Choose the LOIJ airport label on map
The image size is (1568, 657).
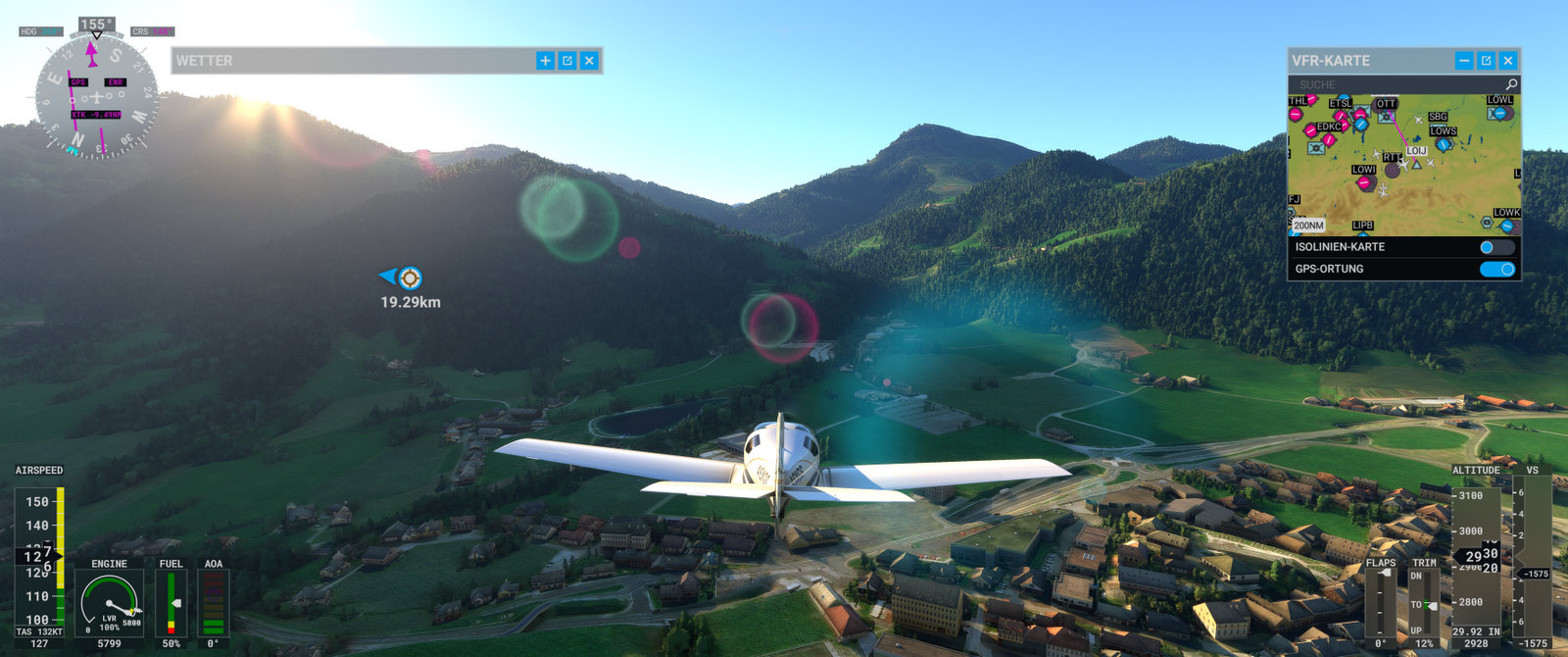coord(1416,151)
